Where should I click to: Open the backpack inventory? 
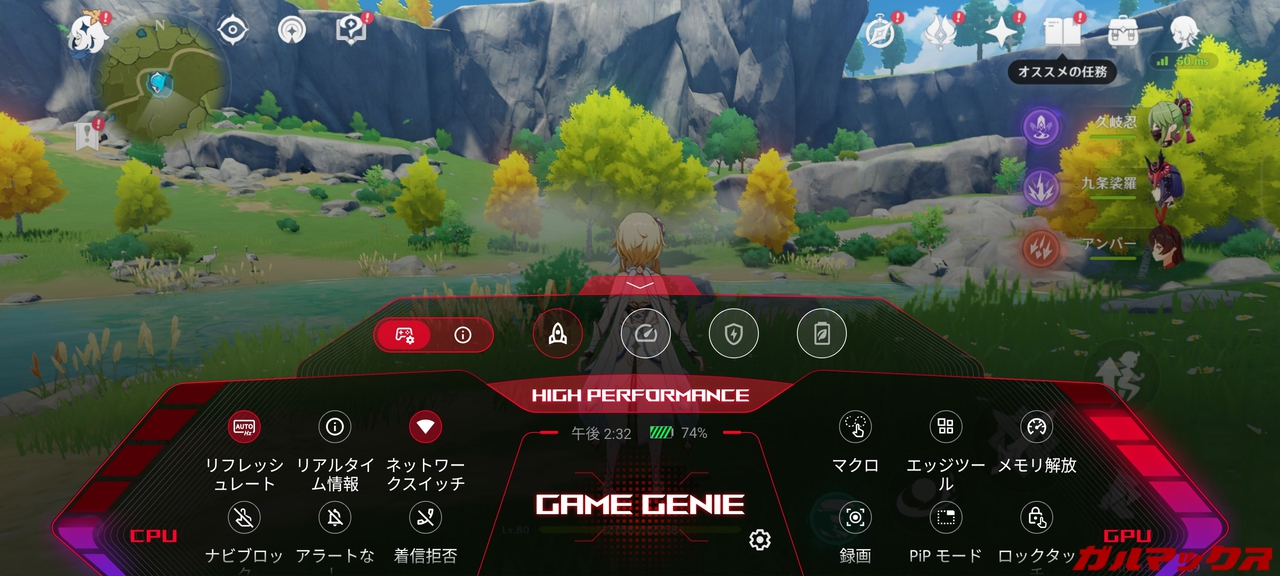tap(1123, 32)
